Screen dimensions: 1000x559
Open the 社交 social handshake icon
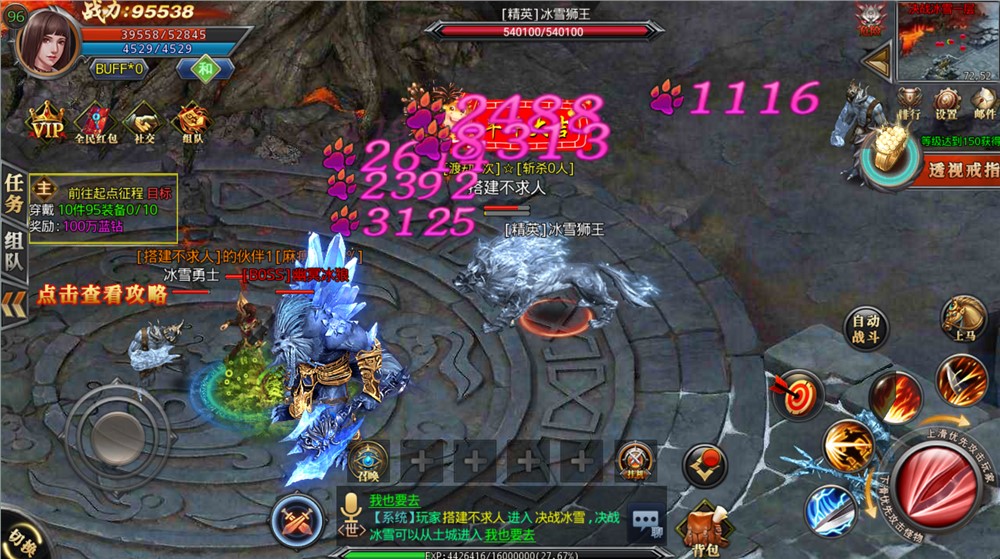144,122
